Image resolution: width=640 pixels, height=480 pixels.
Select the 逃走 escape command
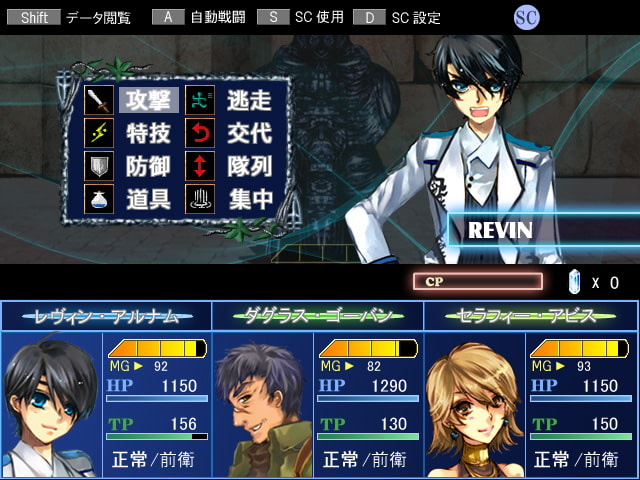pos(249,100)
